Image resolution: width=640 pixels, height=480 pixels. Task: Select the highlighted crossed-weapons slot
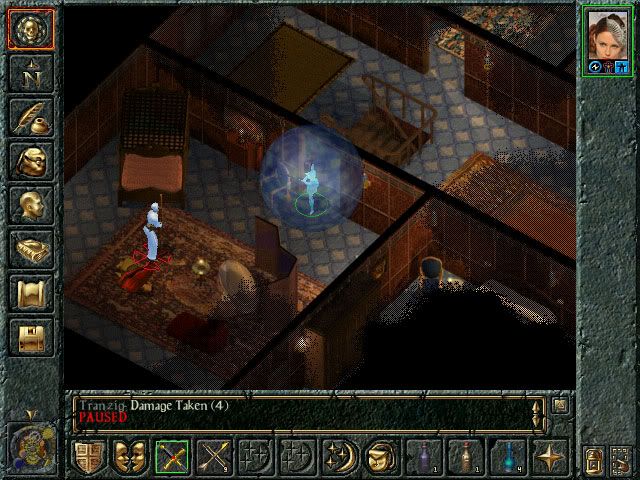click(x=171, y=457)
